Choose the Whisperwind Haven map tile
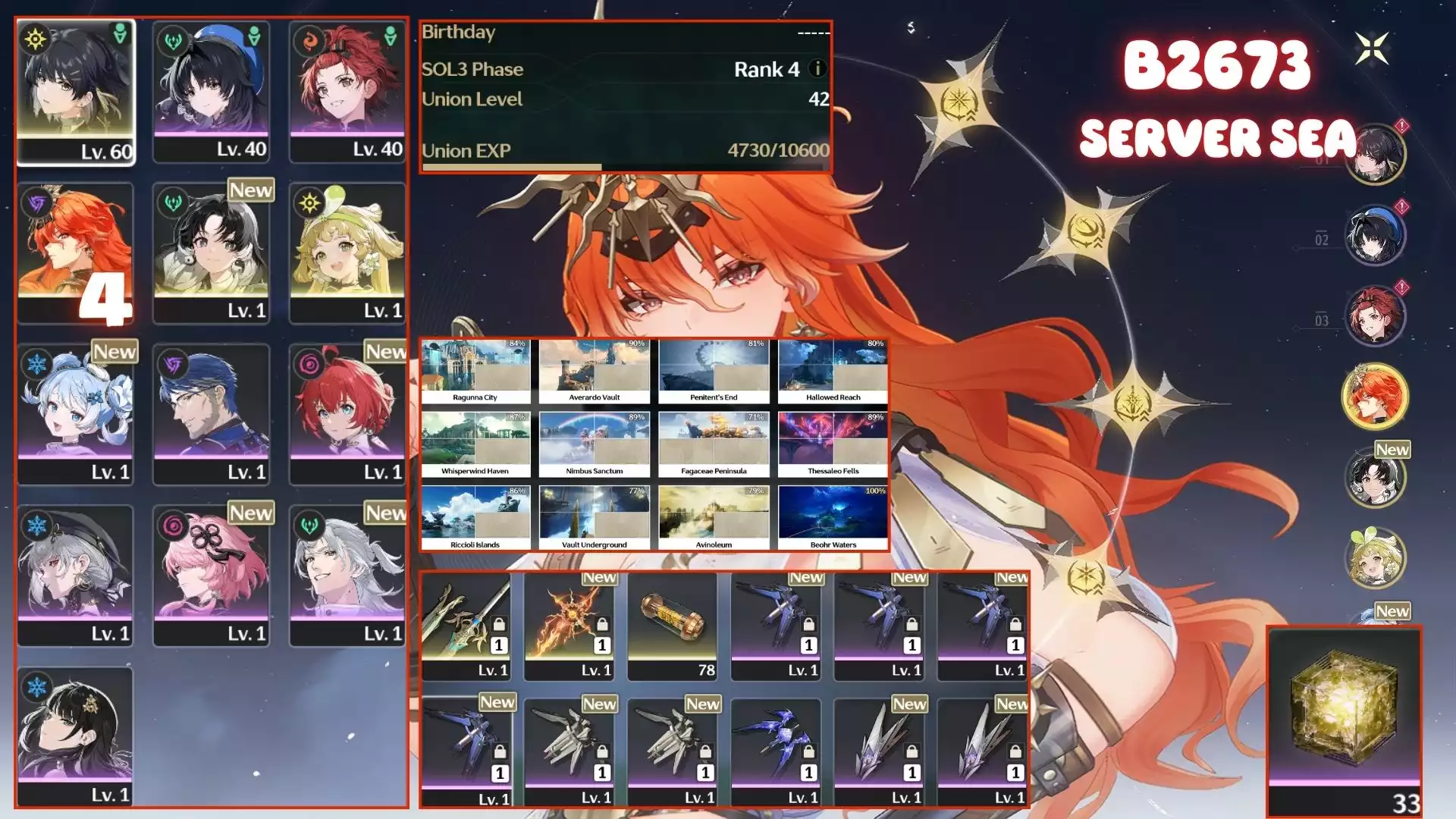Screen dimensions: 1456x819 475,444
